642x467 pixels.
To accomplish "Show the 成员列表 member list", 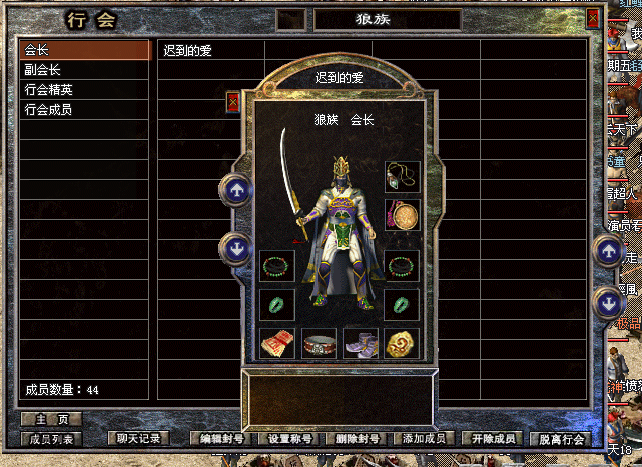I will [51, 438].
